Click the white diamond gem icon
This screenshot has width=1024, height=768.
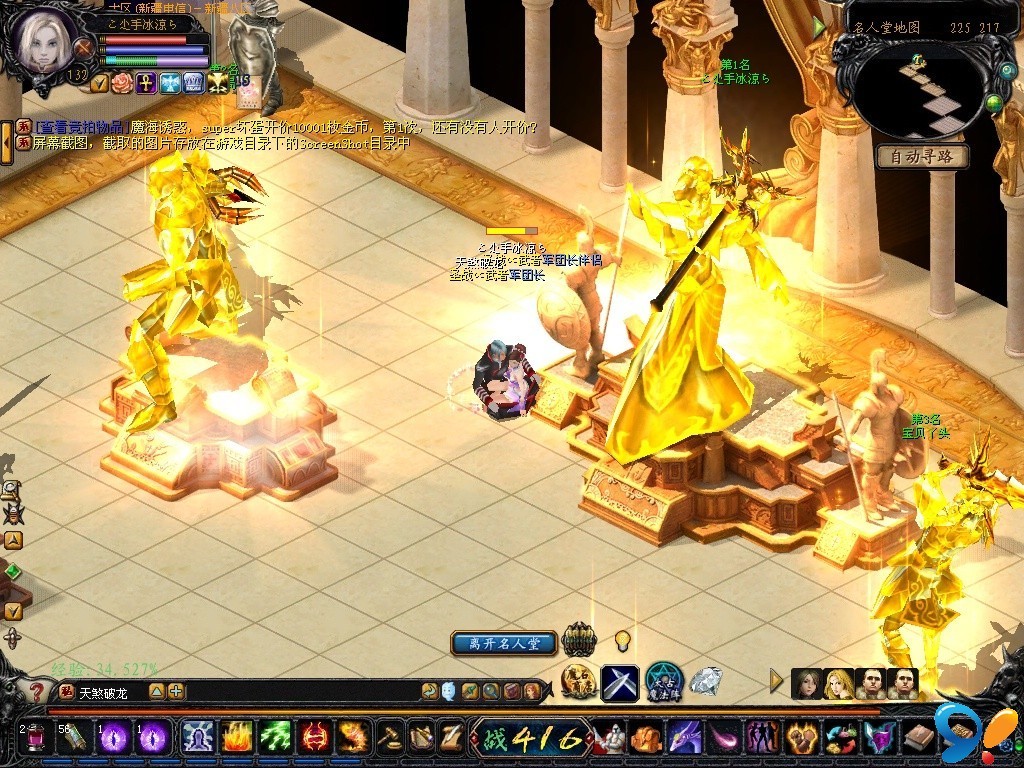[x=705, y=681]
